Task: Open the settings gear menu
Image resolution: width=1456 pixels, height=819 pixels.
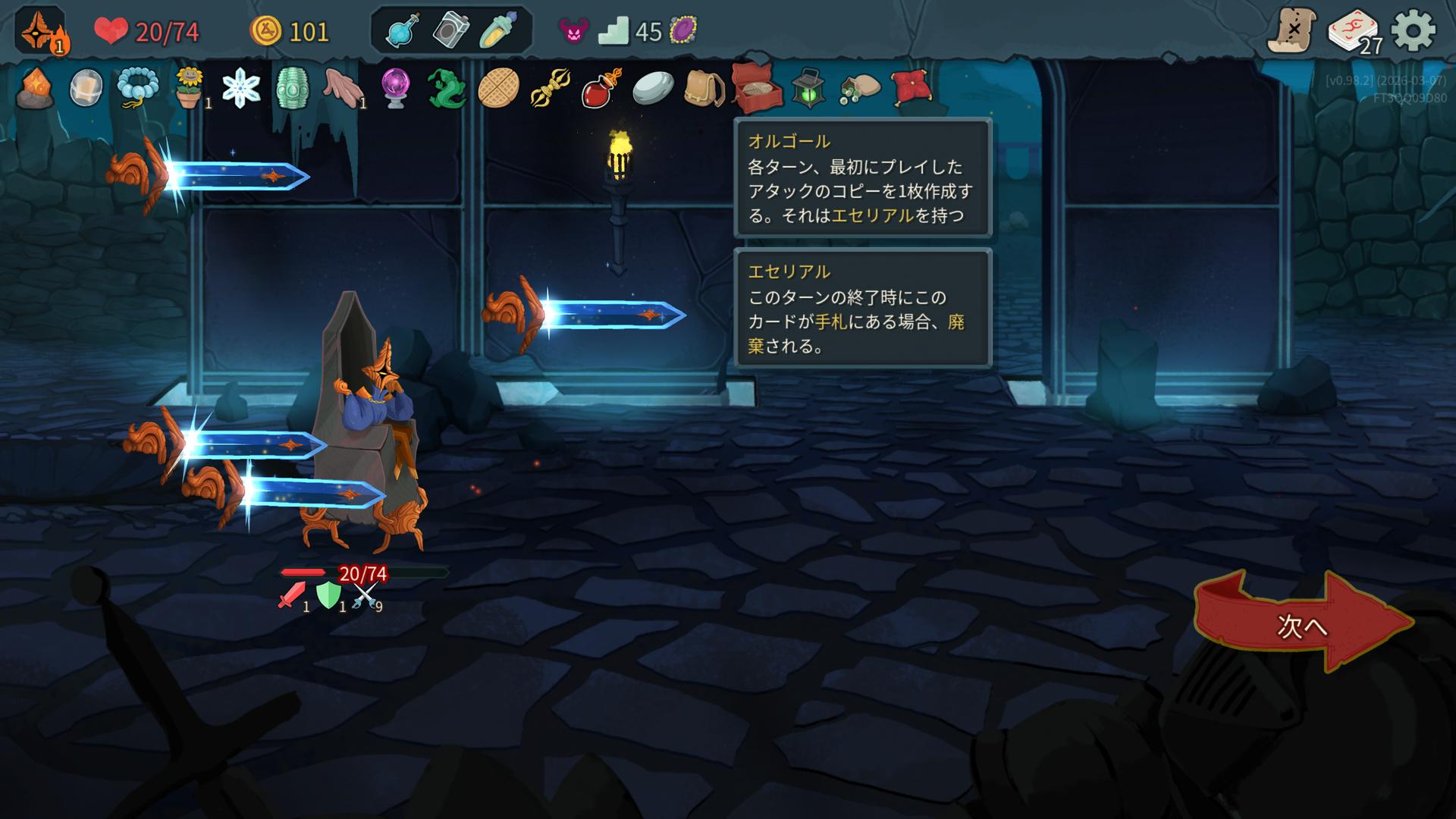Action: pos(1414,31)
